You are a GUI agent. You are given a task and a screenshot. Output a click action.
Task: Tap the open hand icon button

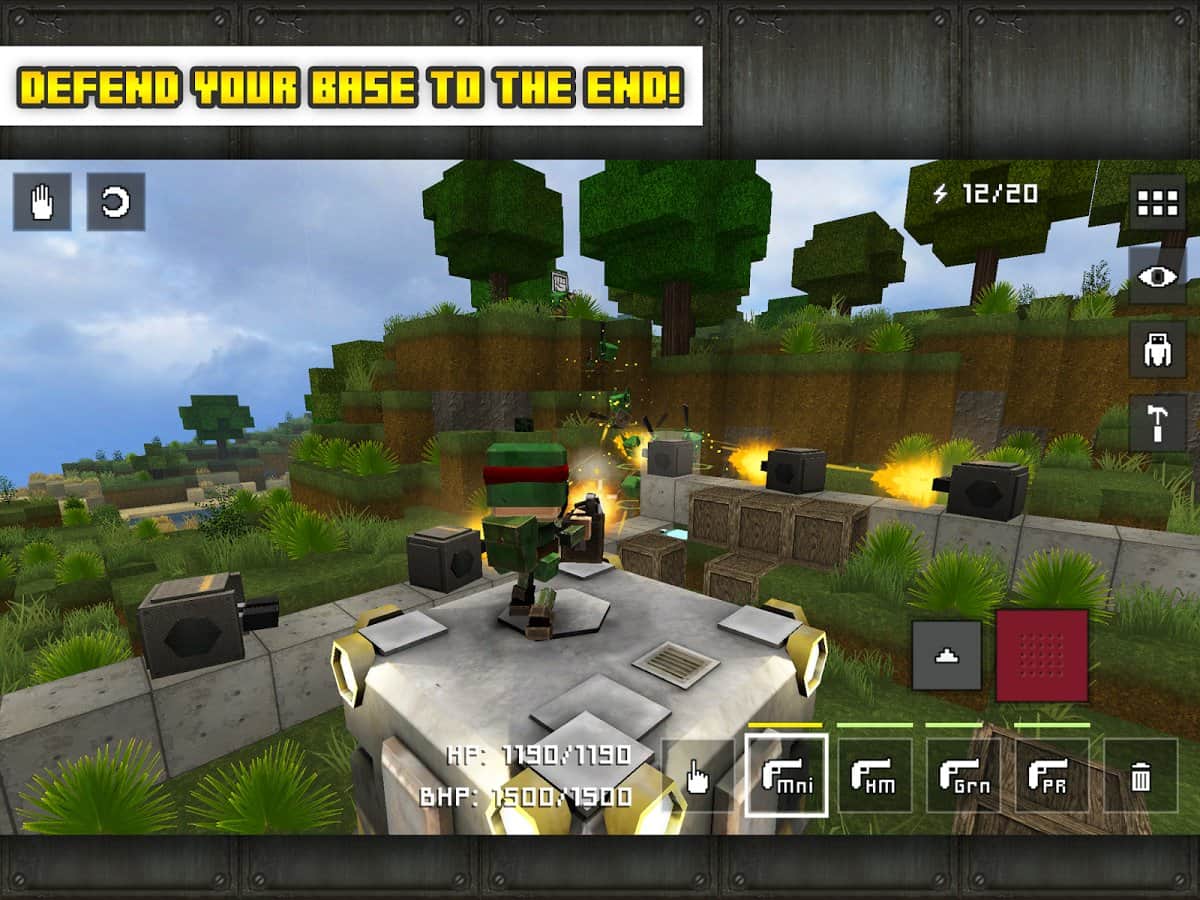click(42, 202)
